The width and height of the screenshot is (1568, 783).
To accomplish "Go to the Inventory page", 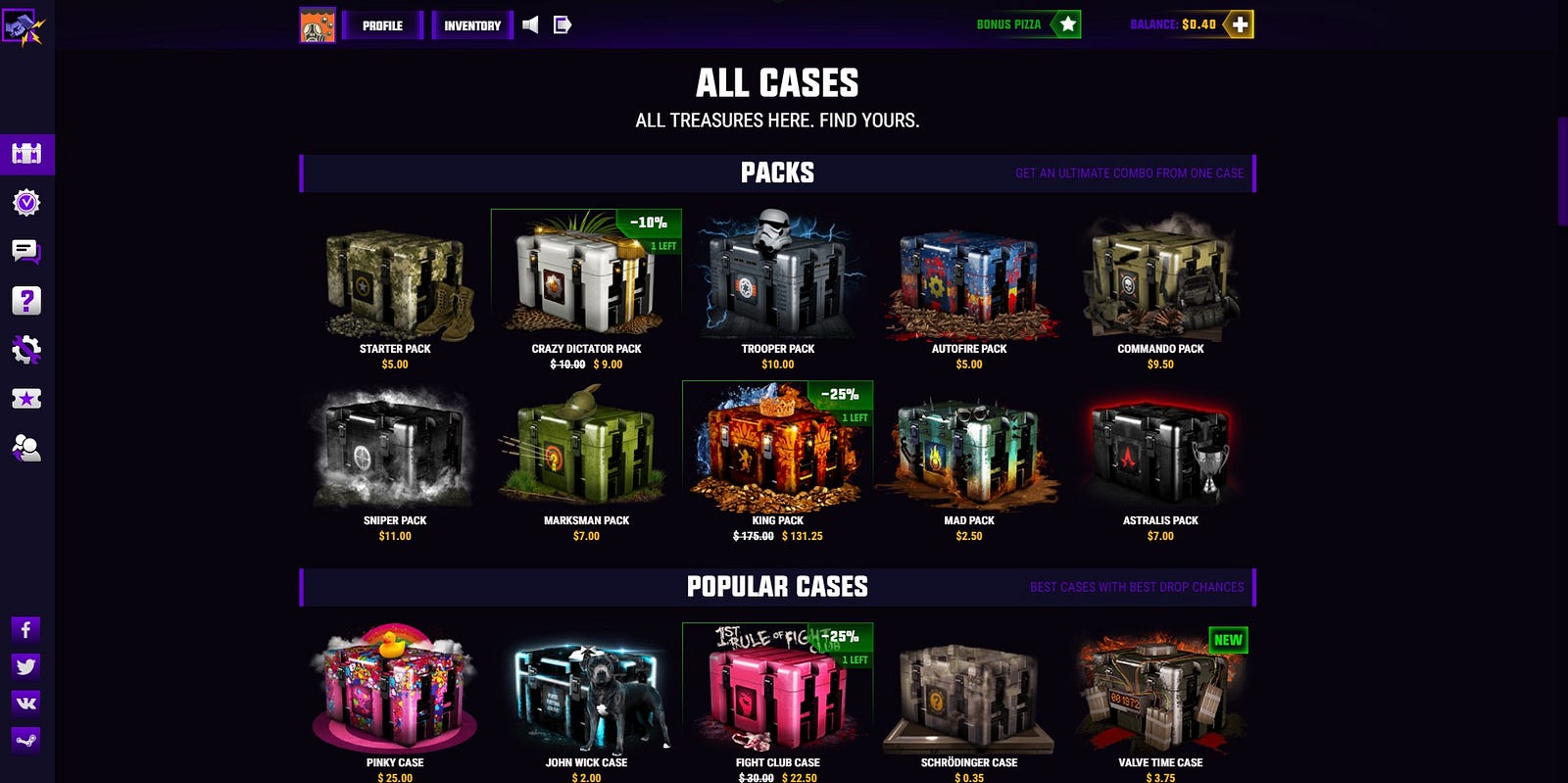I will [x=471, y=25].
